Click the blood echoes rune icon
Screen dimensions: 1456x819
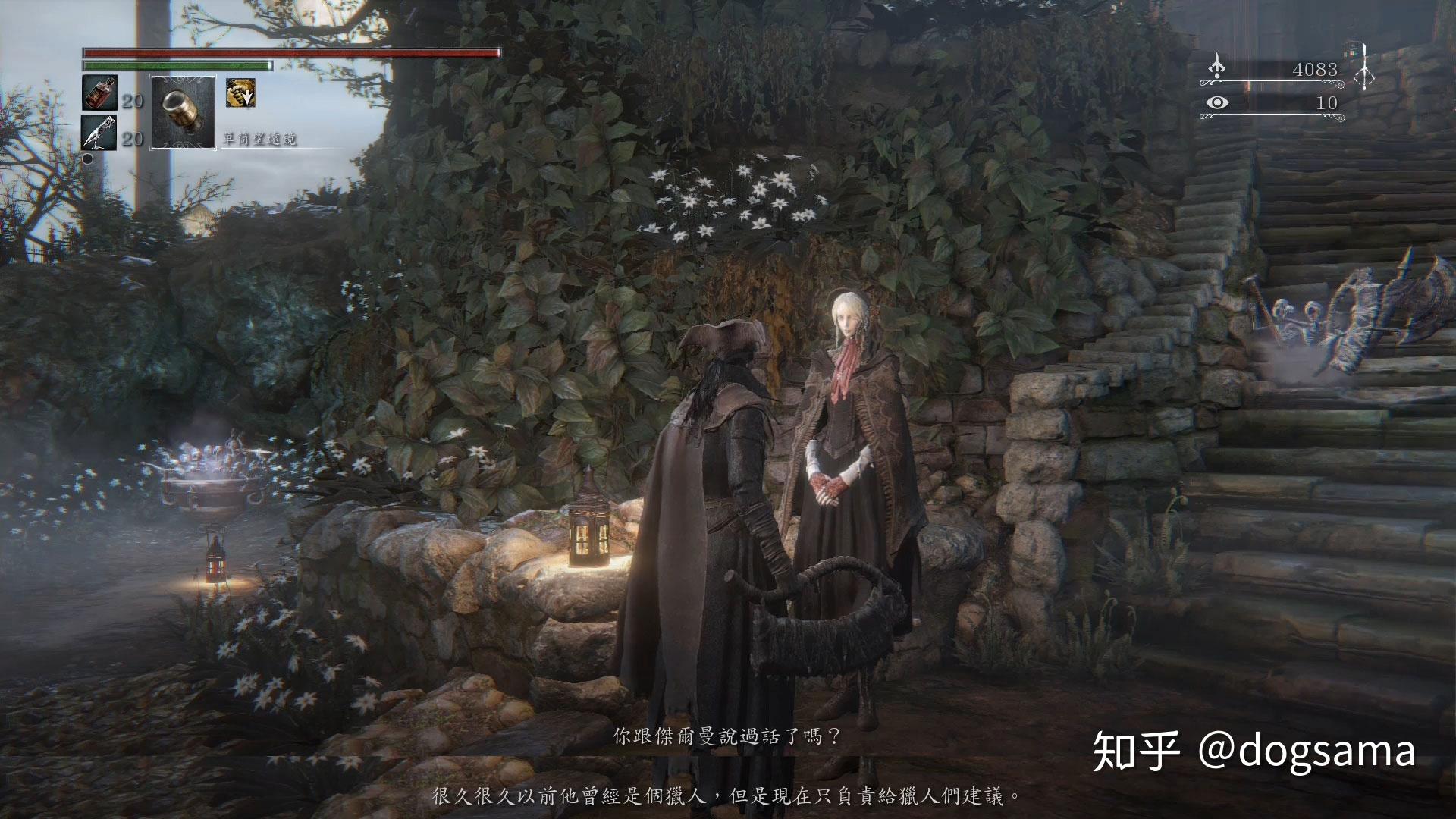(x=1218, y=67)
